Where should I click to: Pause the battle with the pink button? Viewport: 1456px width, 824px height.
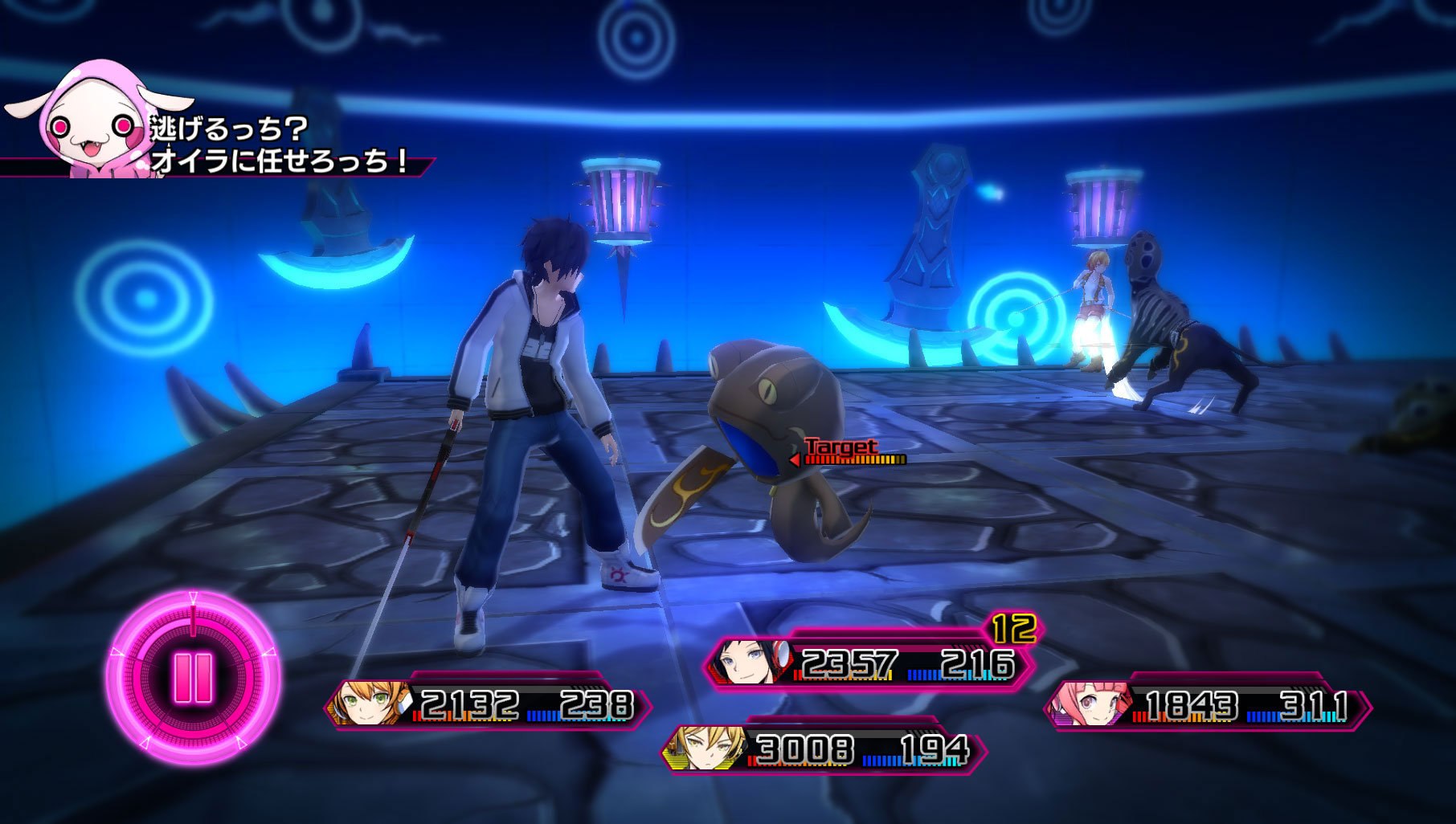click(x=193, y=678)
